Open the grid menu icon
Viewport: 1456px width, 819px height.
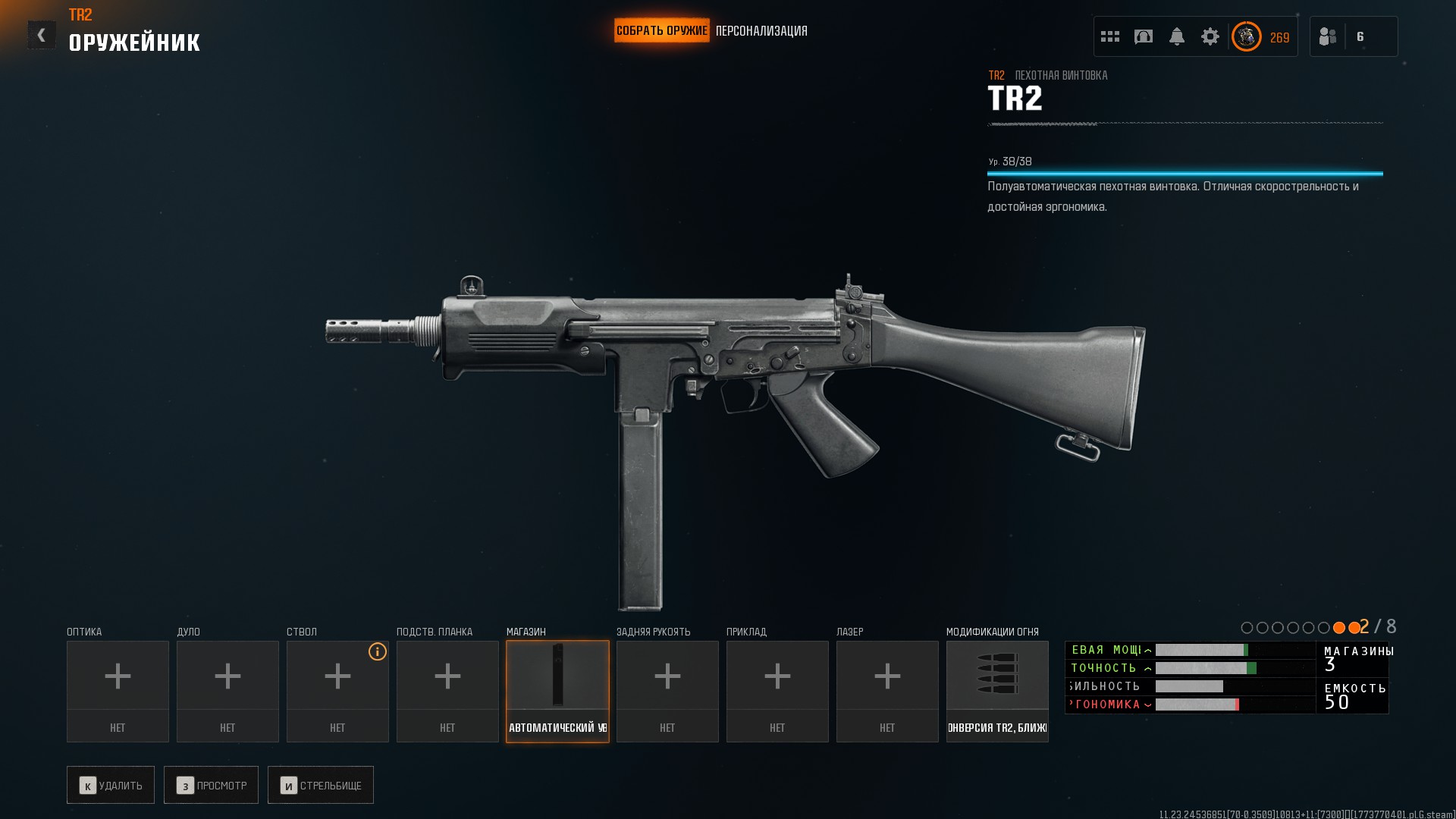(x=1110, y=36)
